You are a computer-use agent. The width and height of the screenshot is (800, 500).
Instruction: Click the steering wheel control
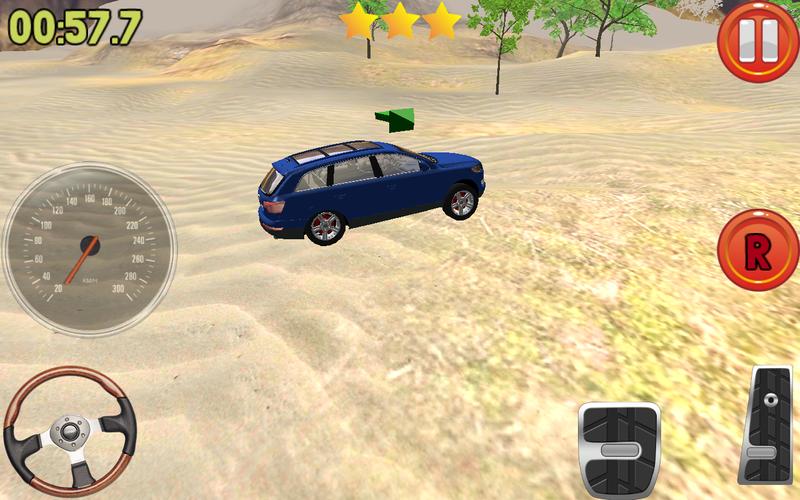pyautogui.click(x=70, y=432)
